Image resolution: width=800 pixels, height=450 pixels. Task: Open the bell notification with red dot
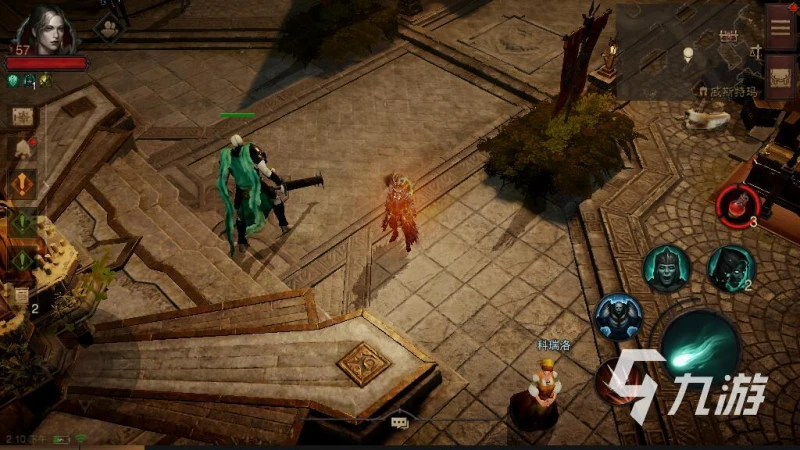(22, 150)
